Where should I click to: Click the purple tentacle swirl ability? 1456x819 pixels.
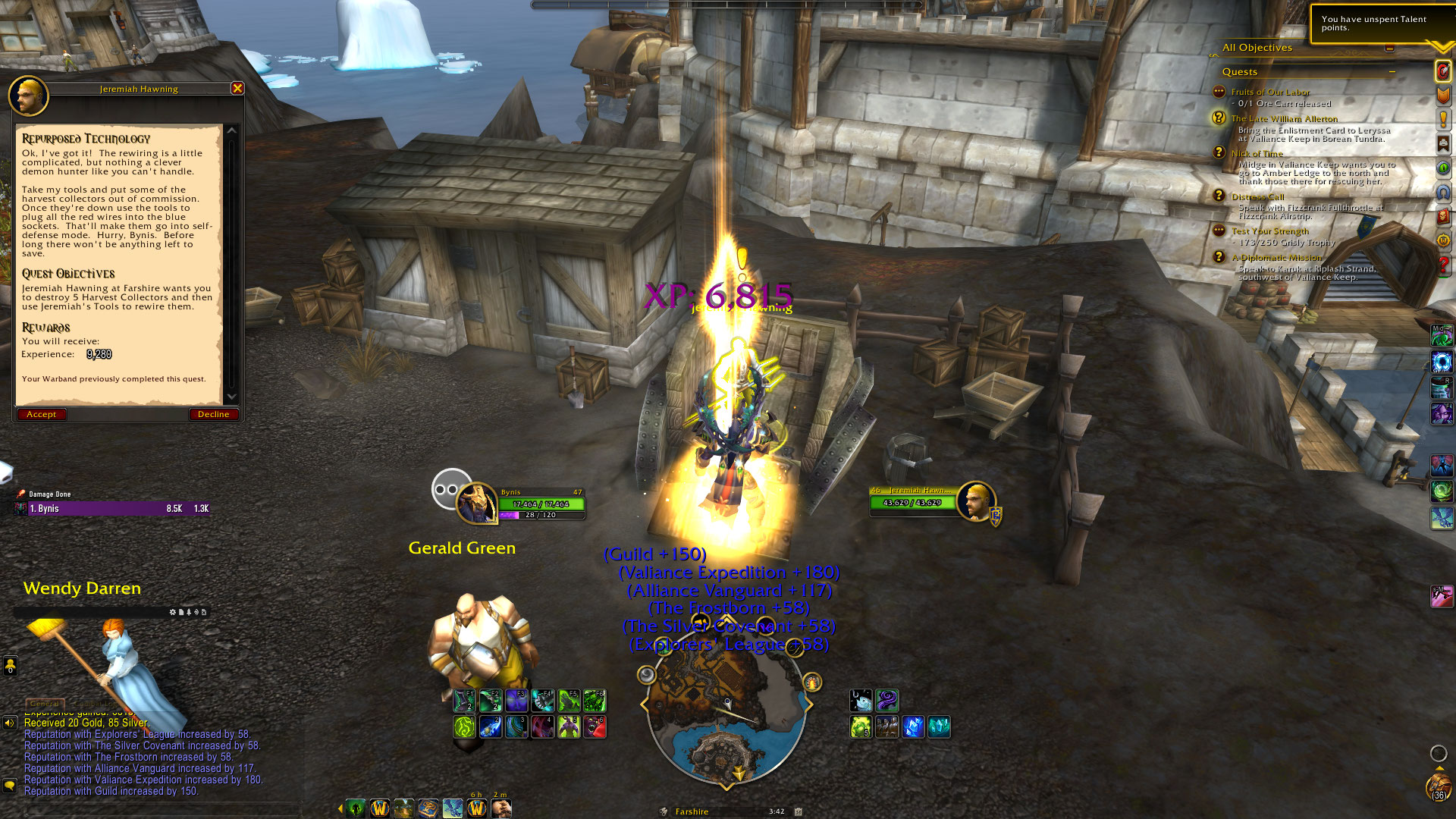pyautogui.click(x=886, y=701)
